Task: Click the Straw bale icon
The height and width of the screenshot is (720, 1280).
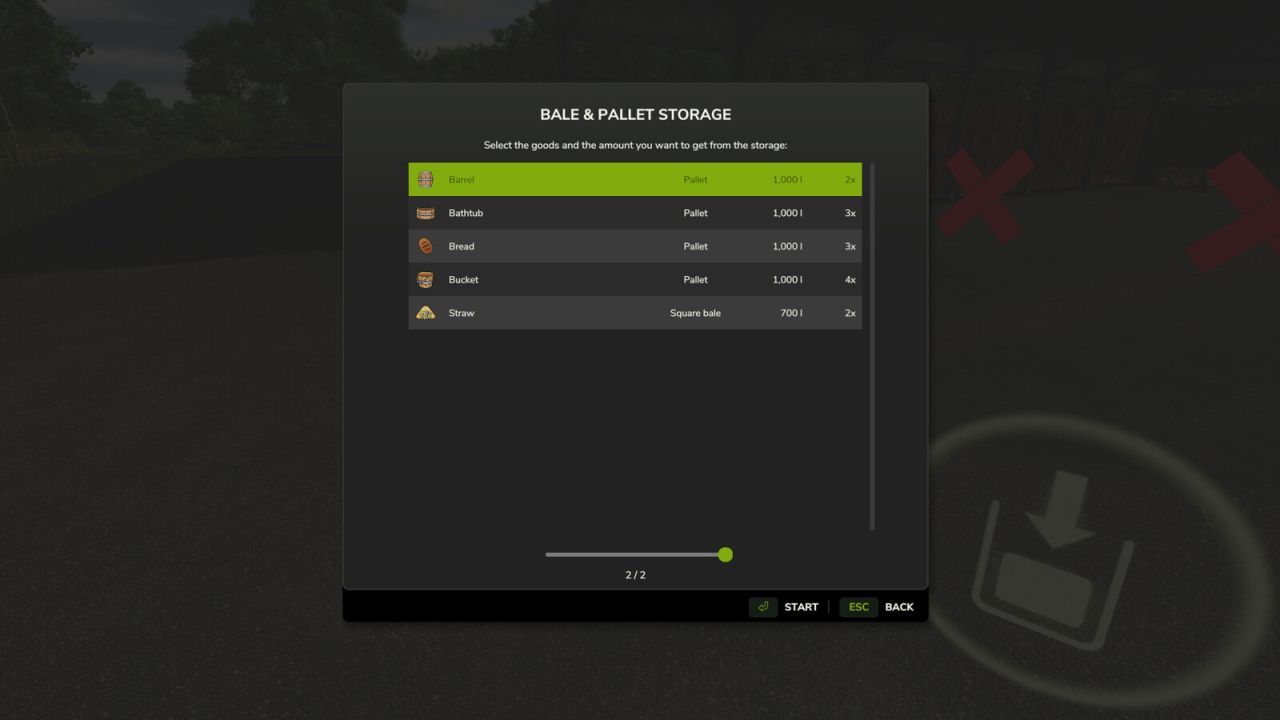Action: coord(424,312)
